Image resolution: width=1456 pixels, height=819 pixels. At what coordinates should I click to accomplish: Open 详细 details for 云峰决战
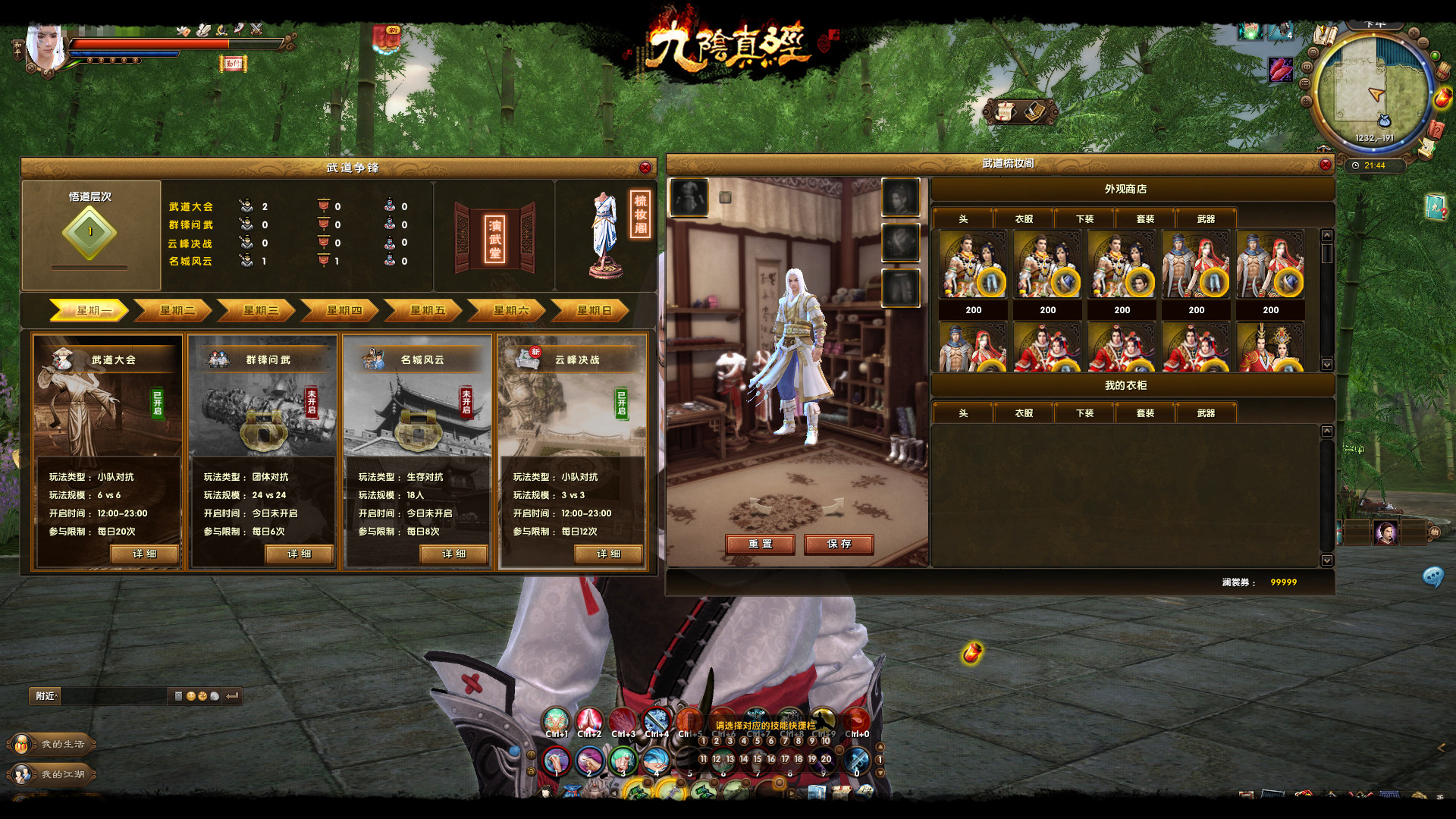click(x=609, y=554)
